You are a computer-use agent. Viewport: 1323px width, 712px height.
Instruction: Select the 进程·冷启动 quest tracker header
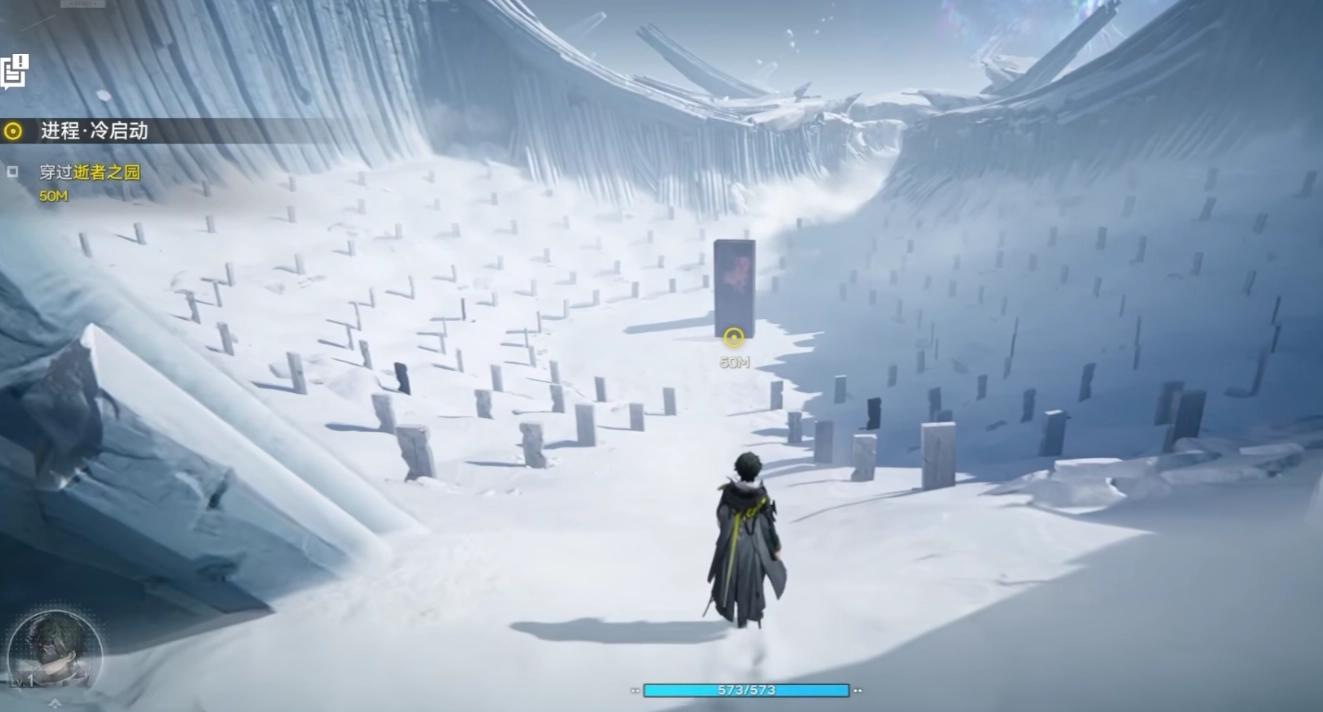coord(94,131)
